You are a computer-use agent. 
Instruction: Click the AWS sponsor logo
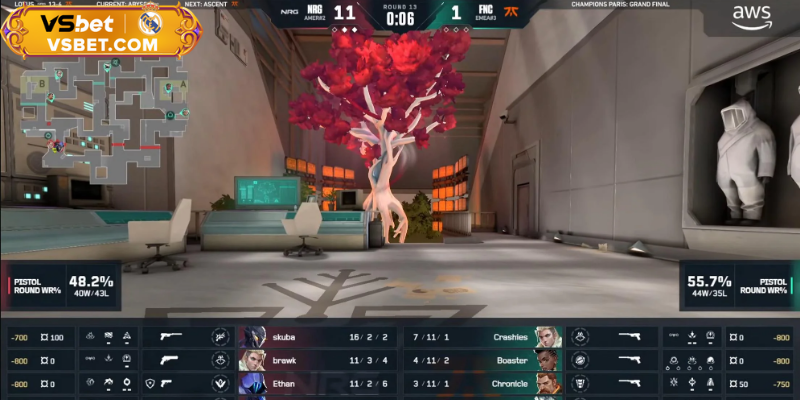coord(749,18)
